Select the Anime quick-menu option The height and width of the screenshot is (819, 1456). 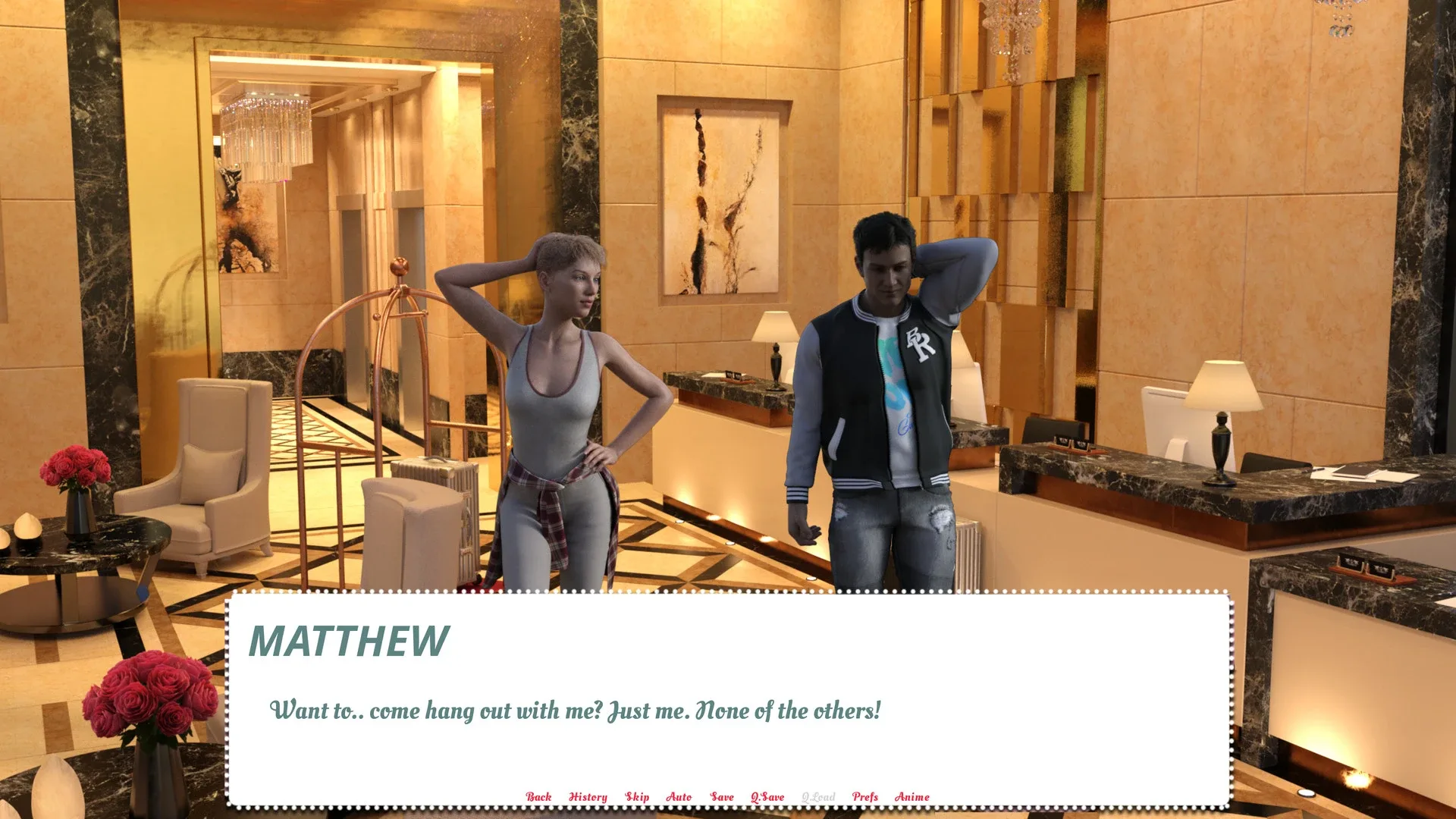[x=912, y=797]
